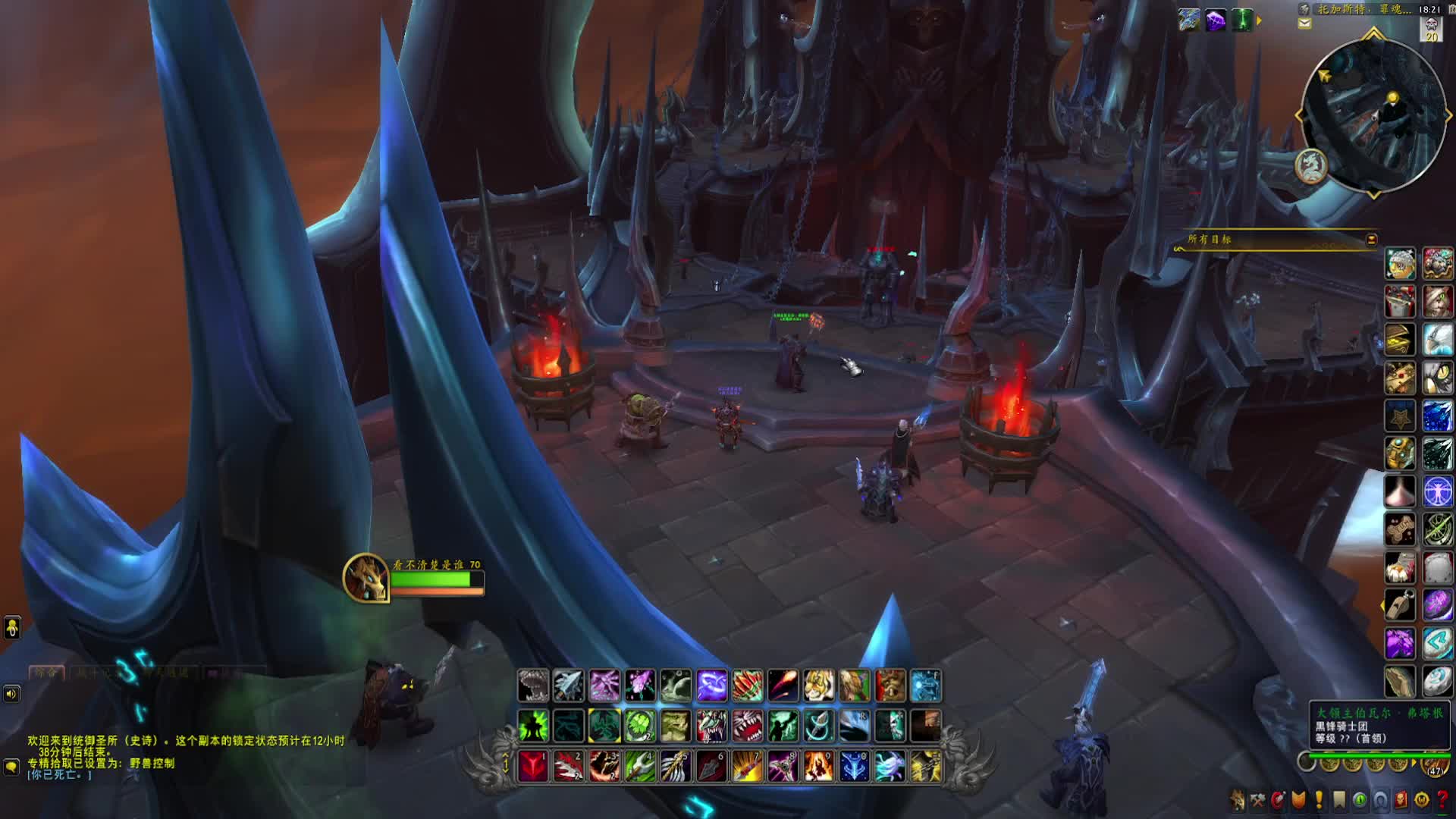The width and height of the screenshot is (1456, 819).
Task: Collapse the objectives tracker header
Action: click(1371, 240)
